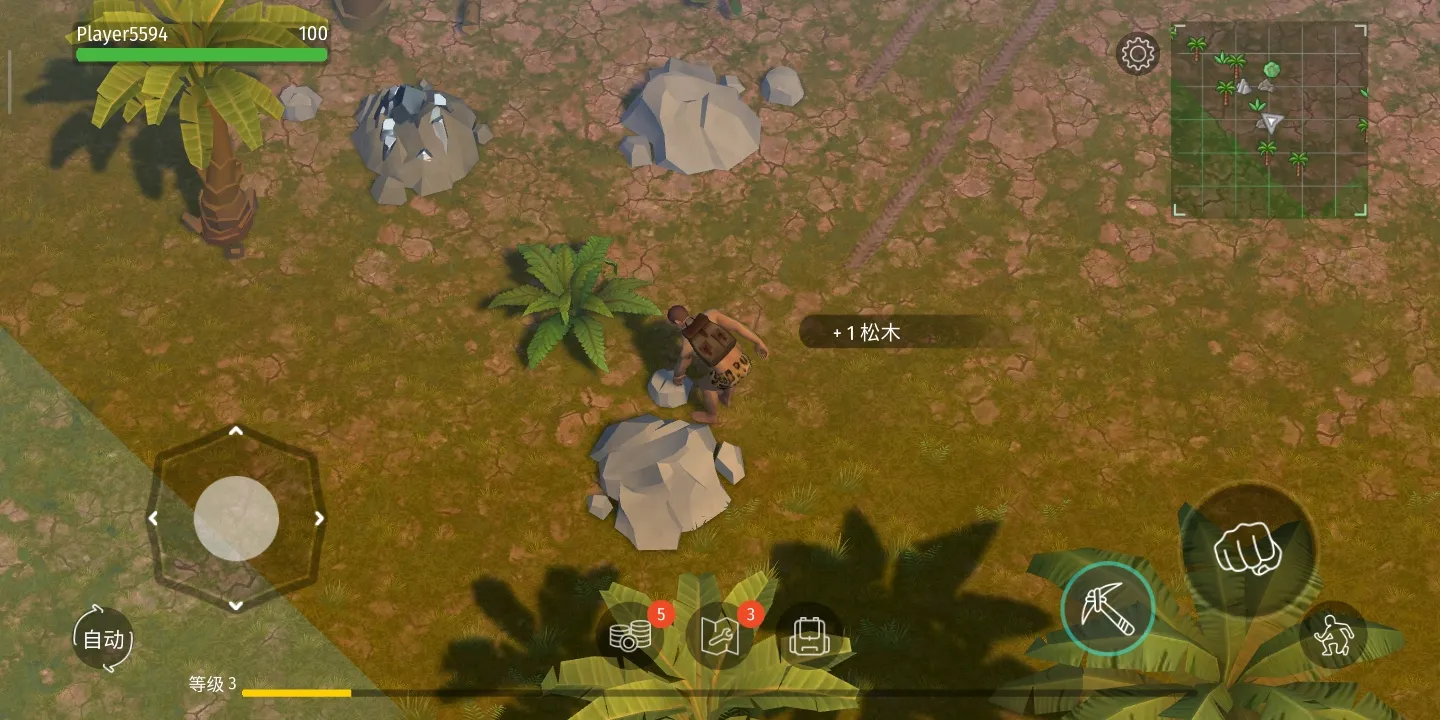
Task: Tap the fist attack button
Action: pos(1248,550)
